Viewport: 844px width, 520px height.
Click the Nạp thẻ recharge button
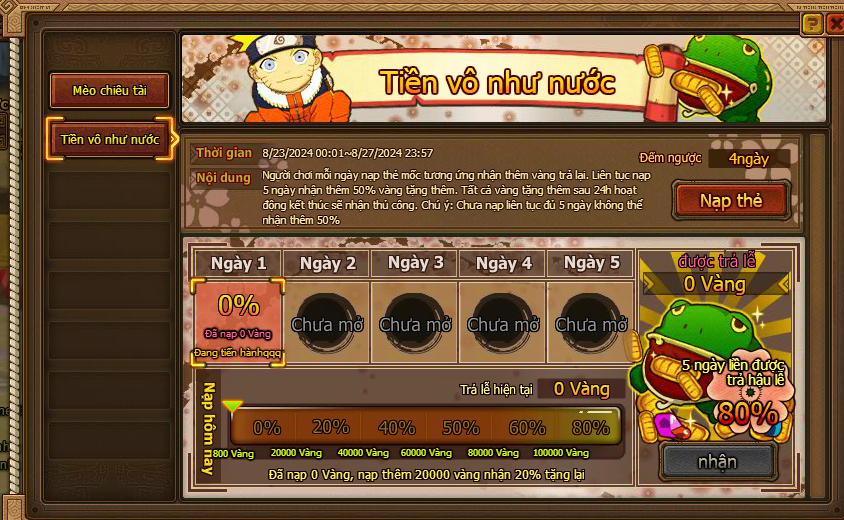tap(731, 201)
